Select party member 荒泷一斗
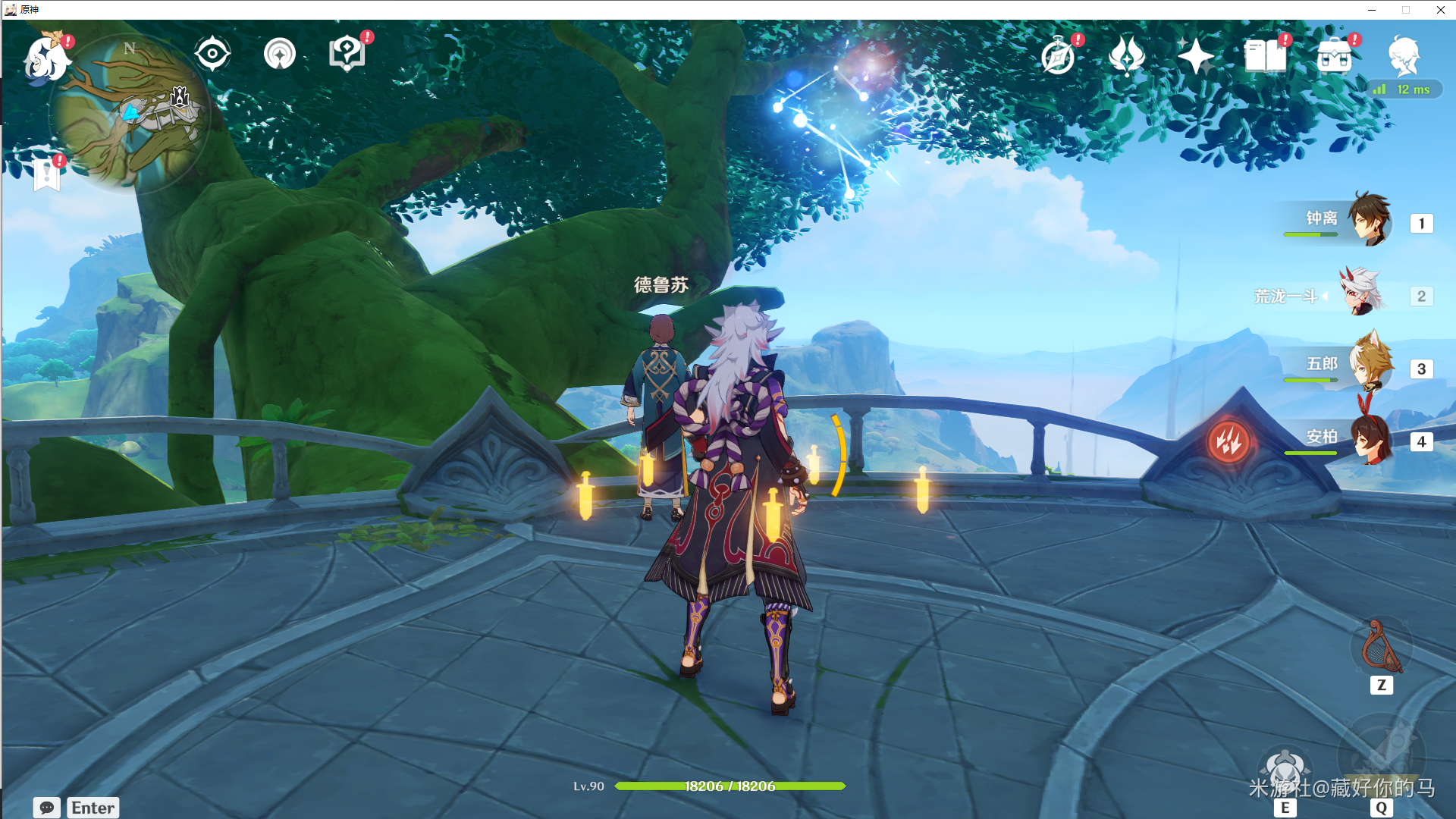 [1363, 293]
